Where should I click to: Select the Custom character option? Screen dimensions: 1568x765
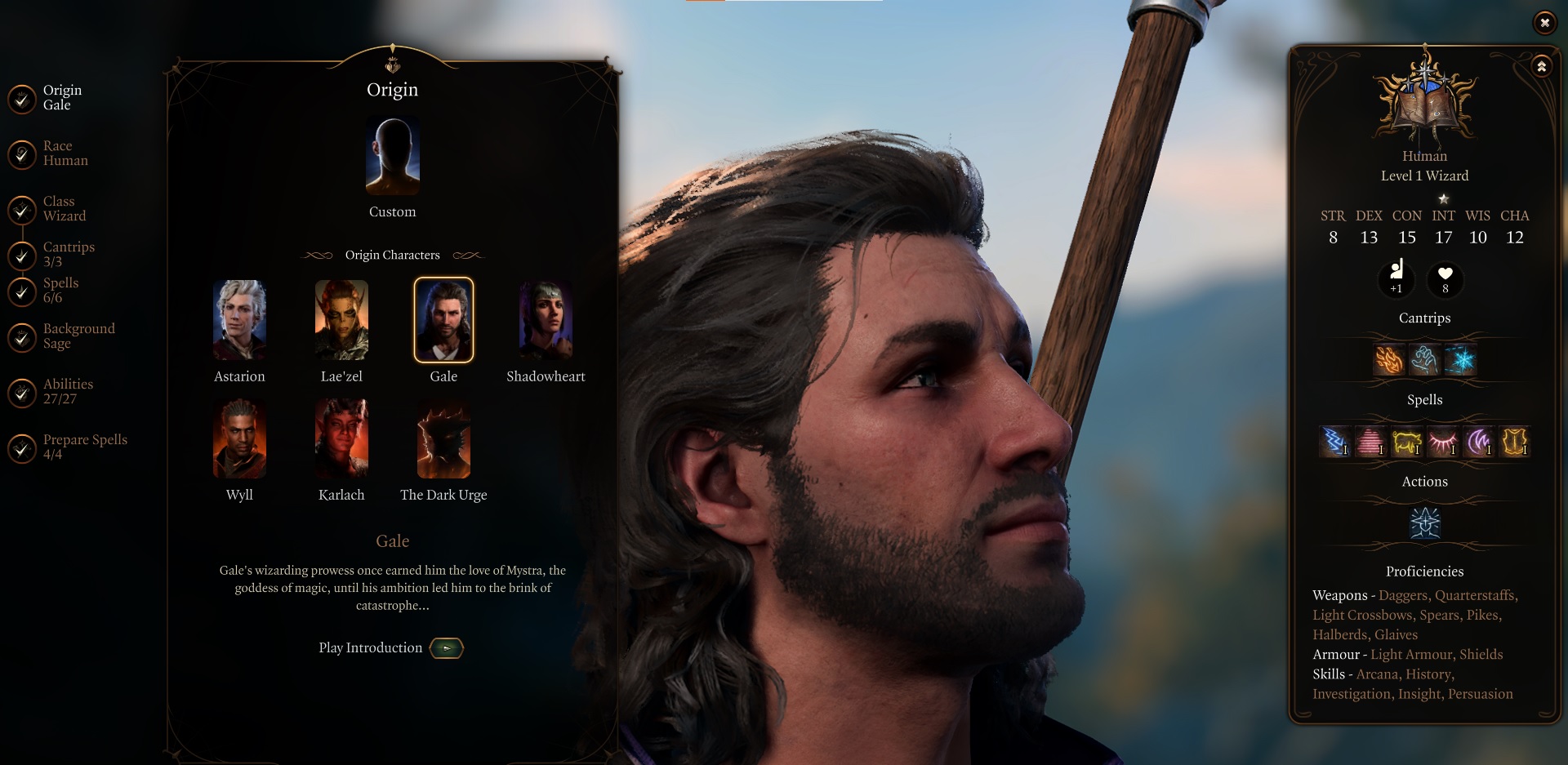click(x=392, y=156)
